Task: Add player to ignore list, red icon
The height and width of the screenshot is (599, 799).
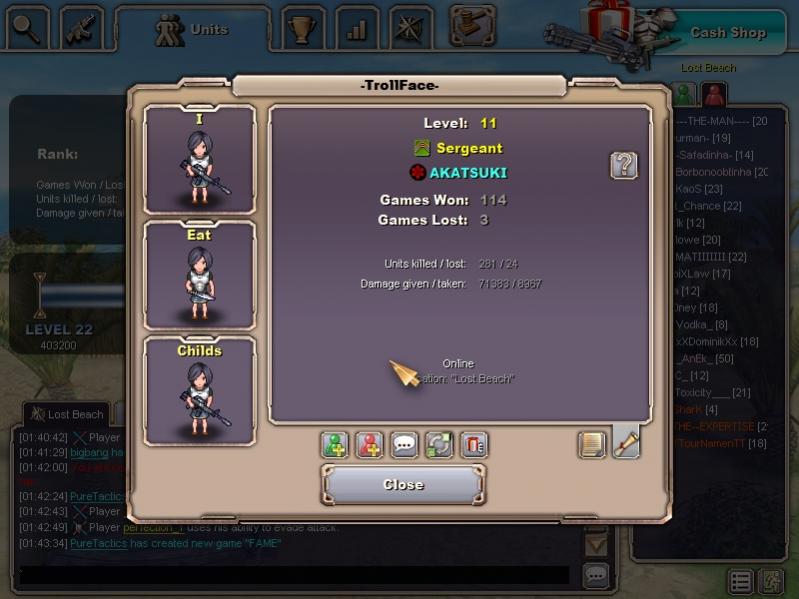Action: click(370, 445)
